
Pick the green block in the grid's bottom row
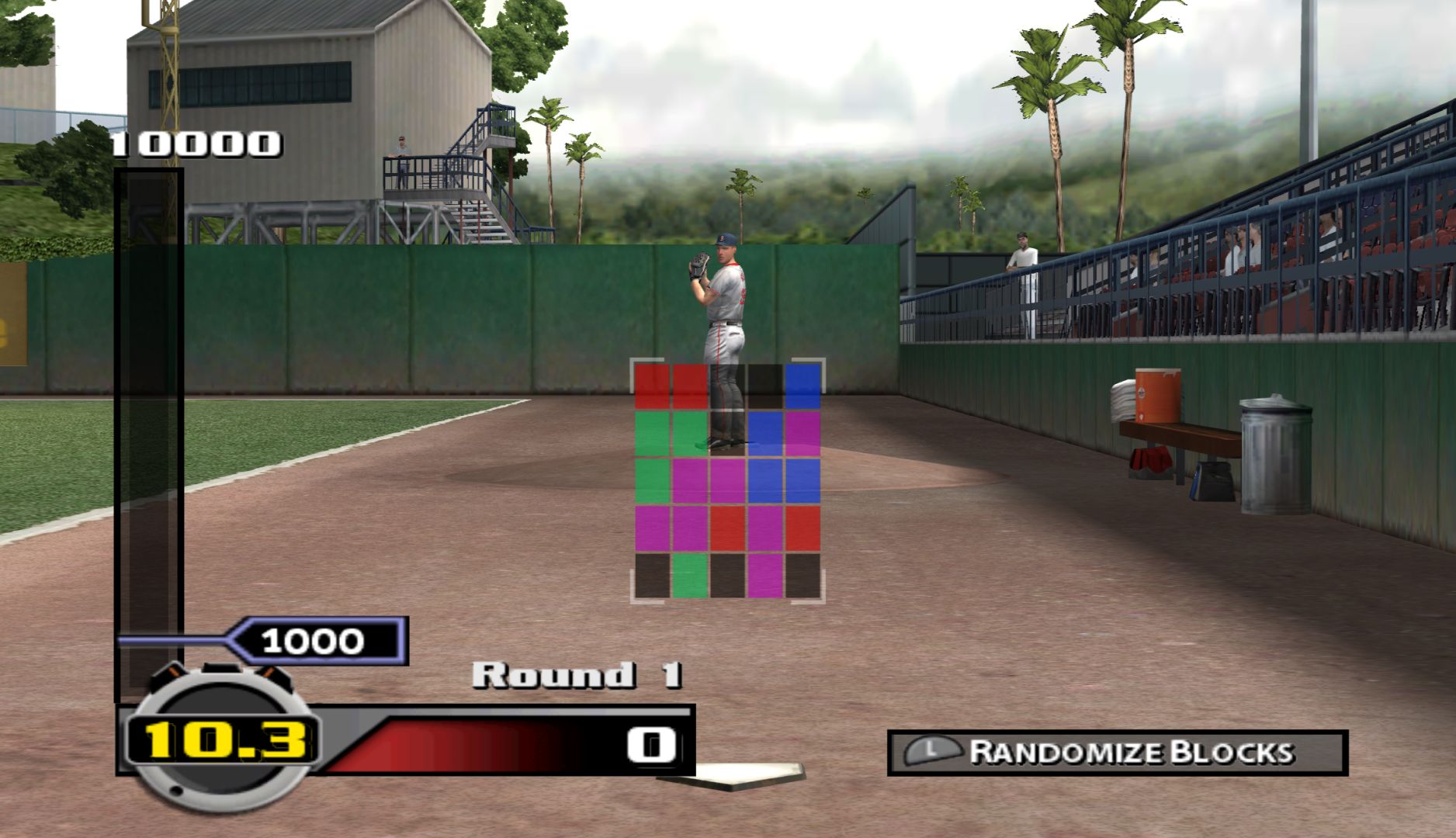688,575
